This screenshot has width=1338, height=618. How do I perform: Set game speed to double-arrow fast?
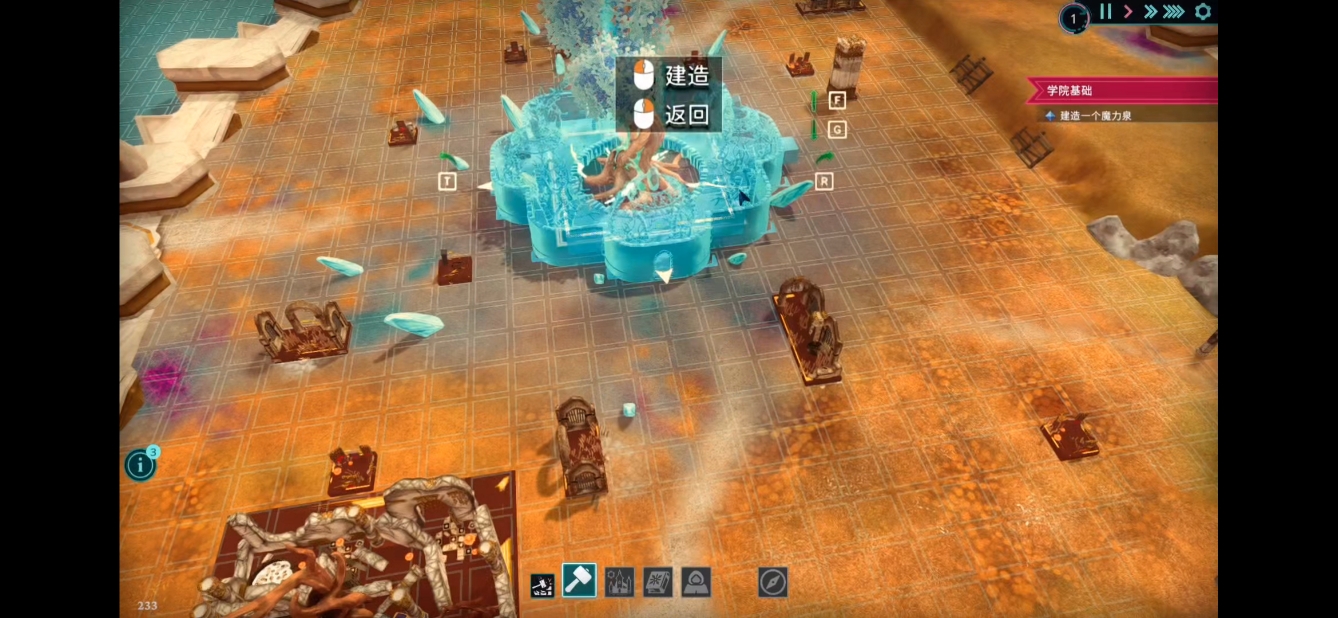pyautogui.click(x=1150, y=12)
